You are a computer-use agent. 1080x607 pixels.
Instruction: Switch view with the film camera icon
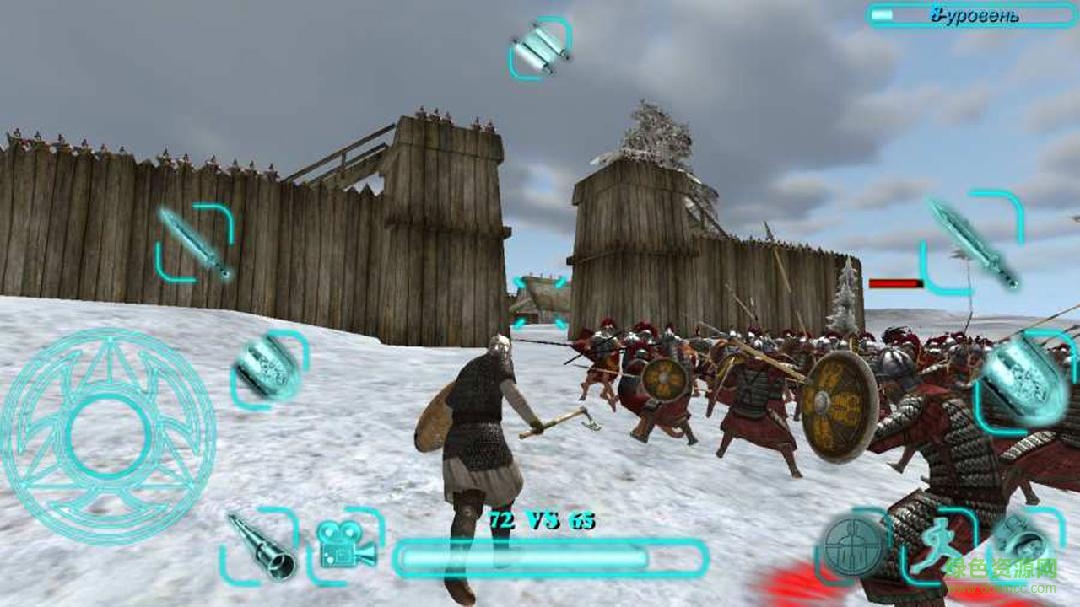(x=346, y=544)
